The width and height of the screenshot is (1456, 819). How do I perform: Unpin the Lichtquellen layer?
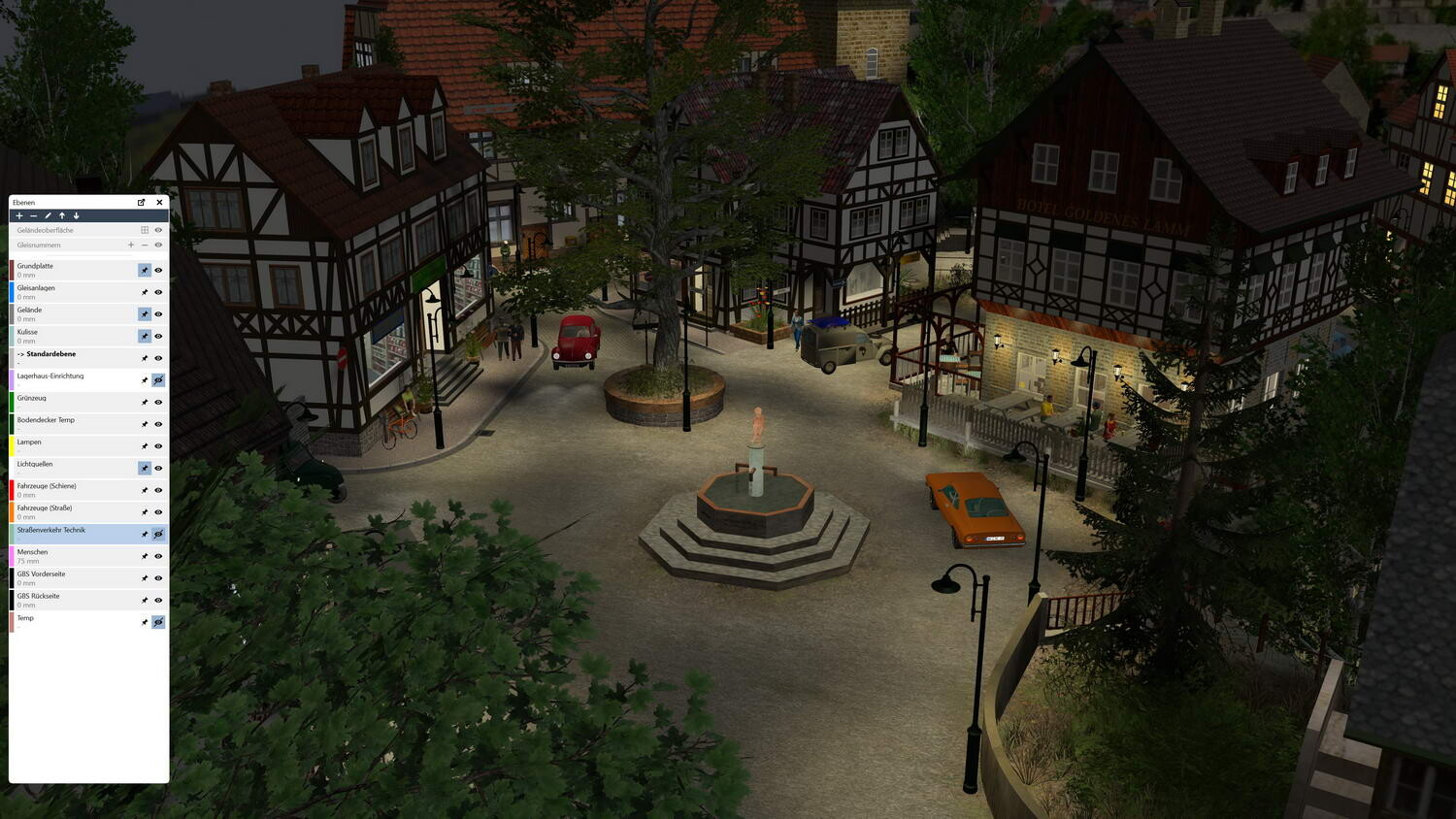pyautogui.click(x=145, y=468)
